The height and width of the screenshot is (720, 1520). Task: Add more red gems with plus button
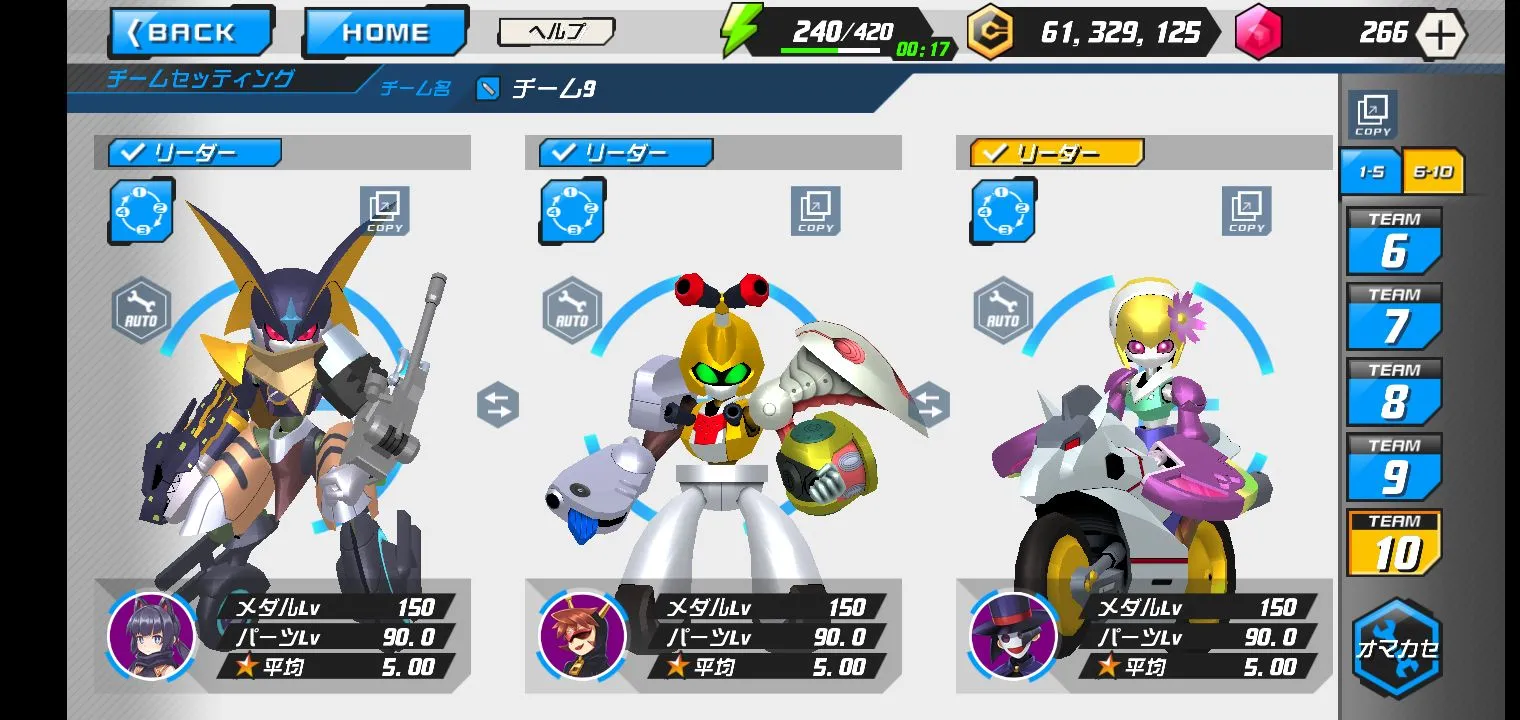click(1440, 34)
